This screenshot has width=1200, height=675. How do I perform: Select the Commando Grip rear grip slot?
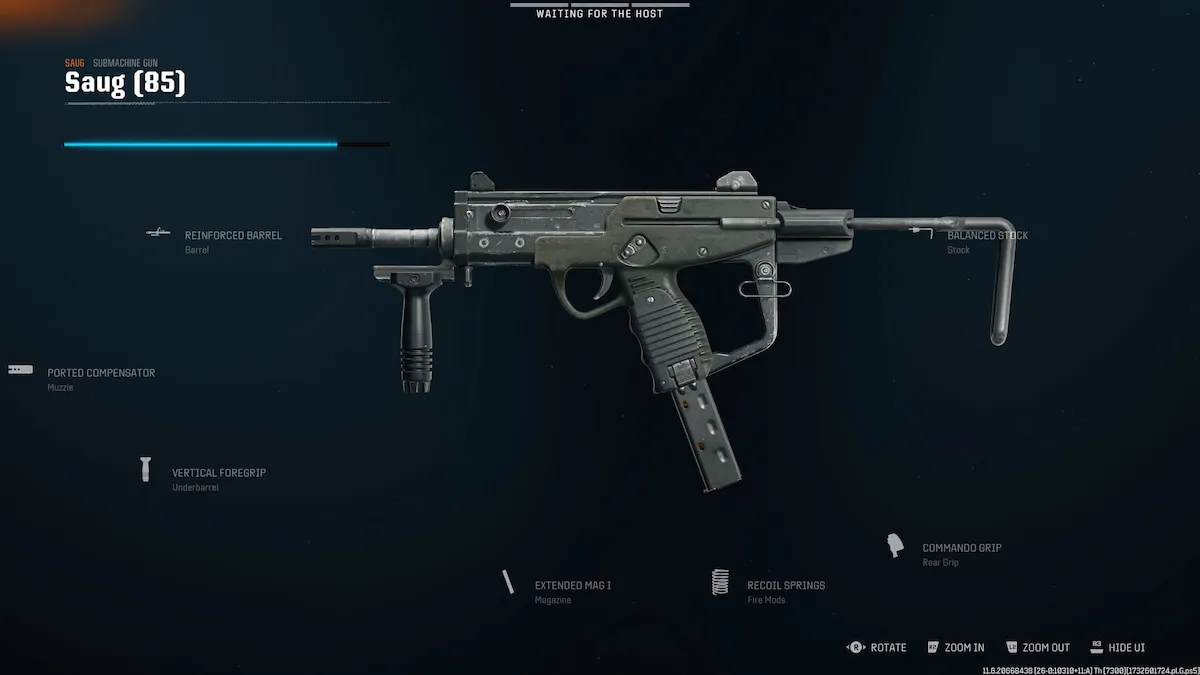coord(961,549)
